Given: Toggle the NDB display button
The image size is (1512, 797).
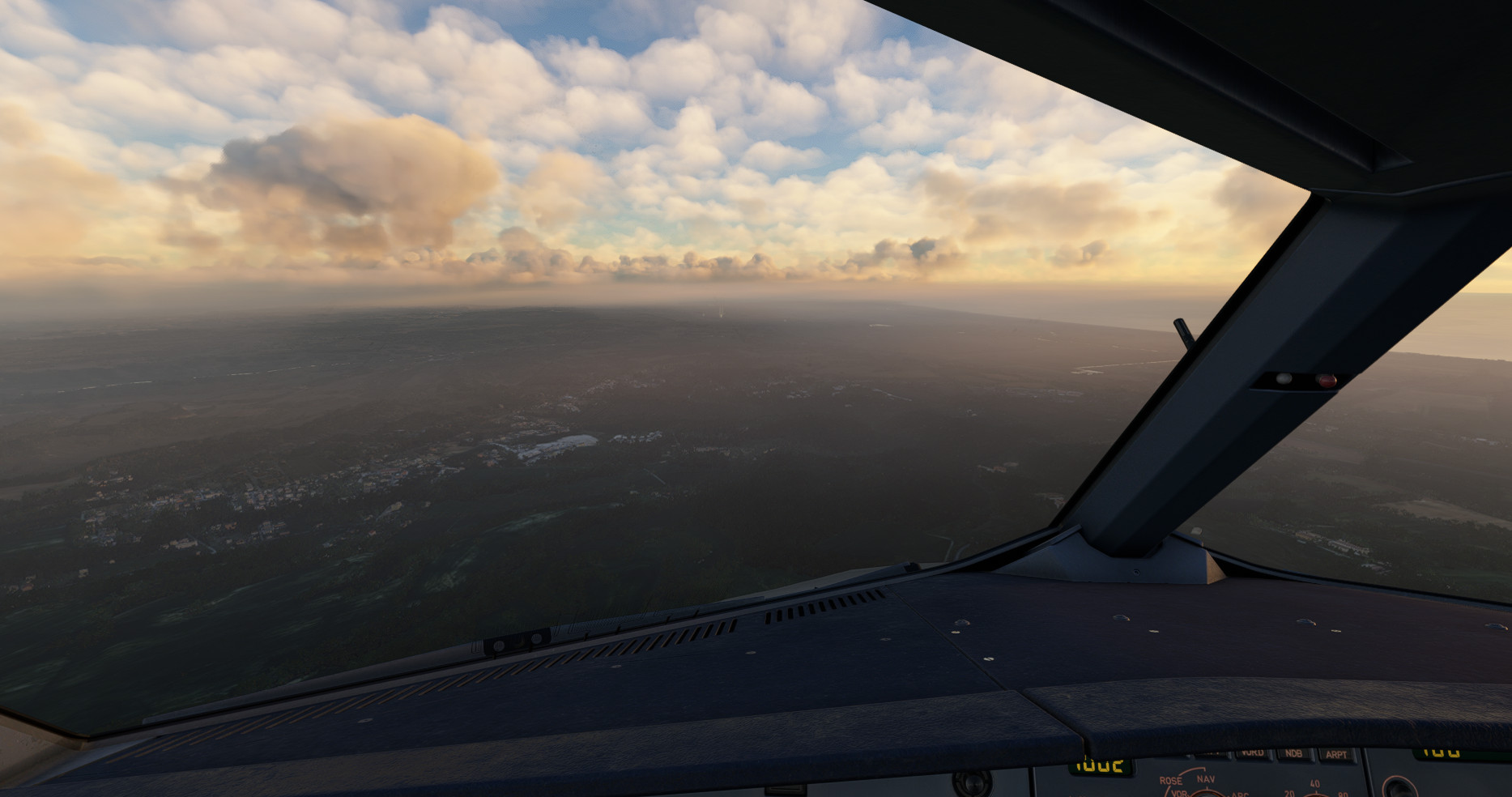Looking at the screenshot, I should 1293,754.
